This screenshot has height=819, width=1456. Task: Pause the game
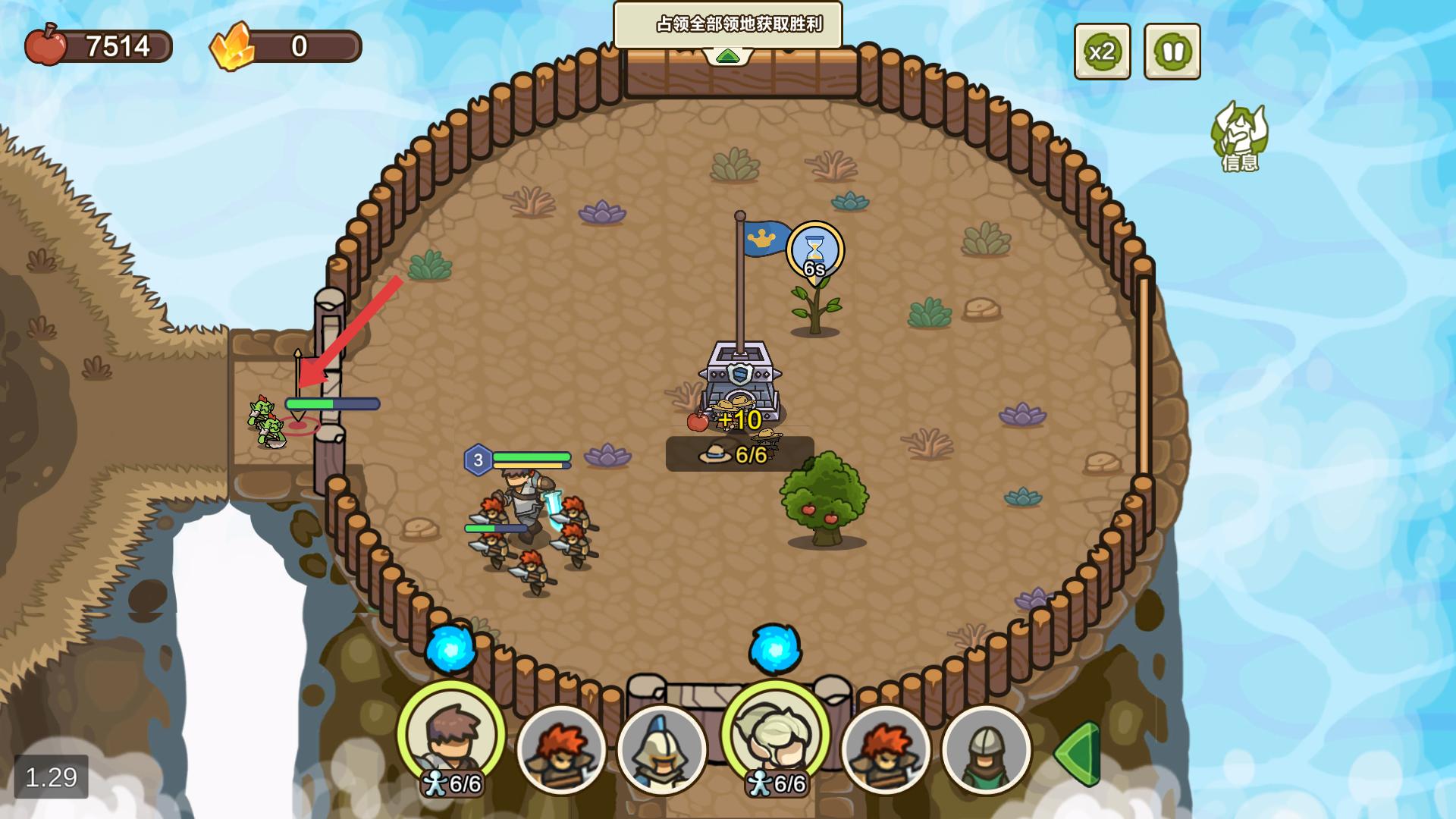pyautogui.click(x=1172, y=52)
